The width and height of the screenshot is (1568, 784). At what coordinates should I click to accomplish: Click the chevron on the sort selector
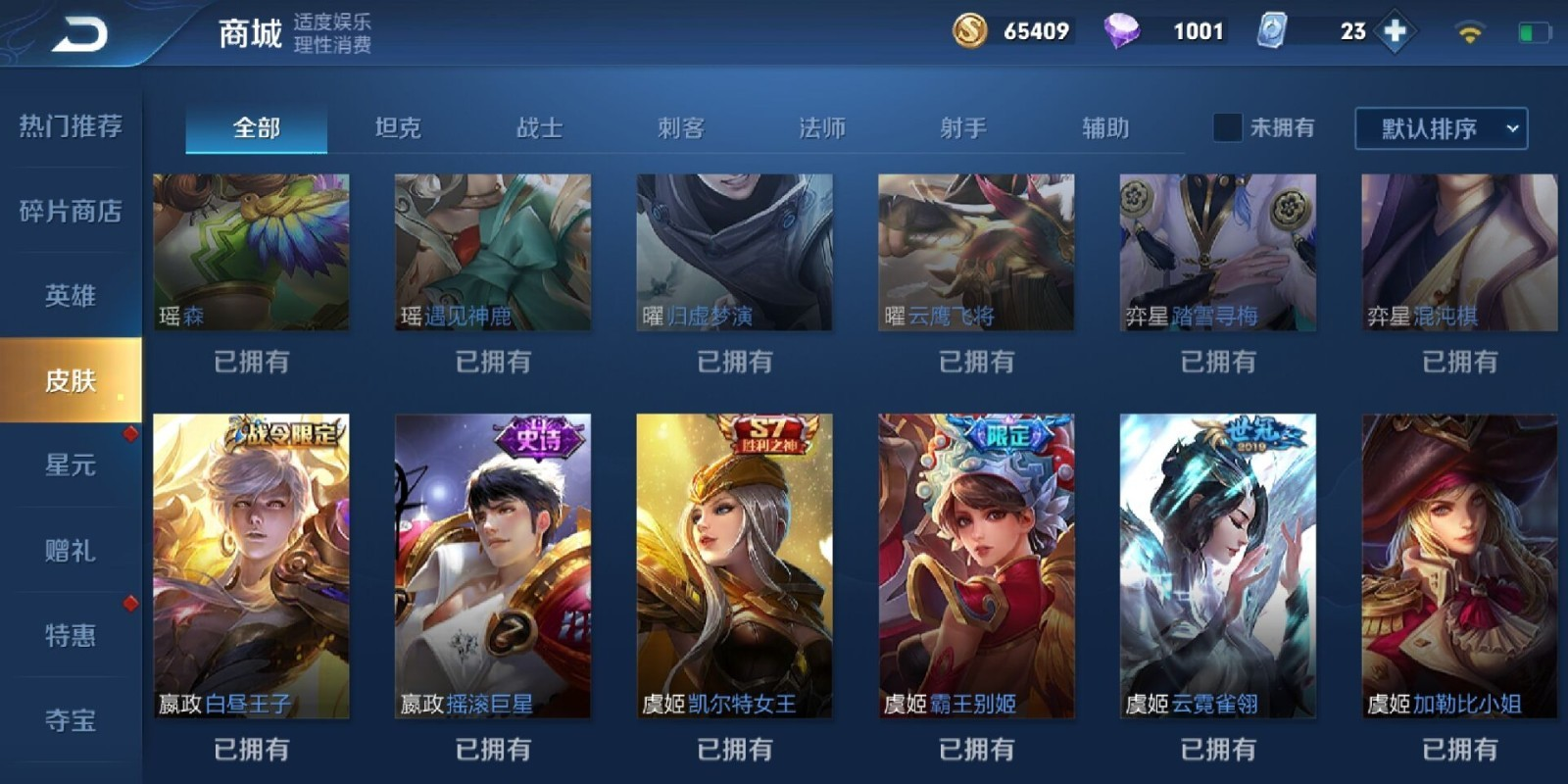[x=1510, y=128]
